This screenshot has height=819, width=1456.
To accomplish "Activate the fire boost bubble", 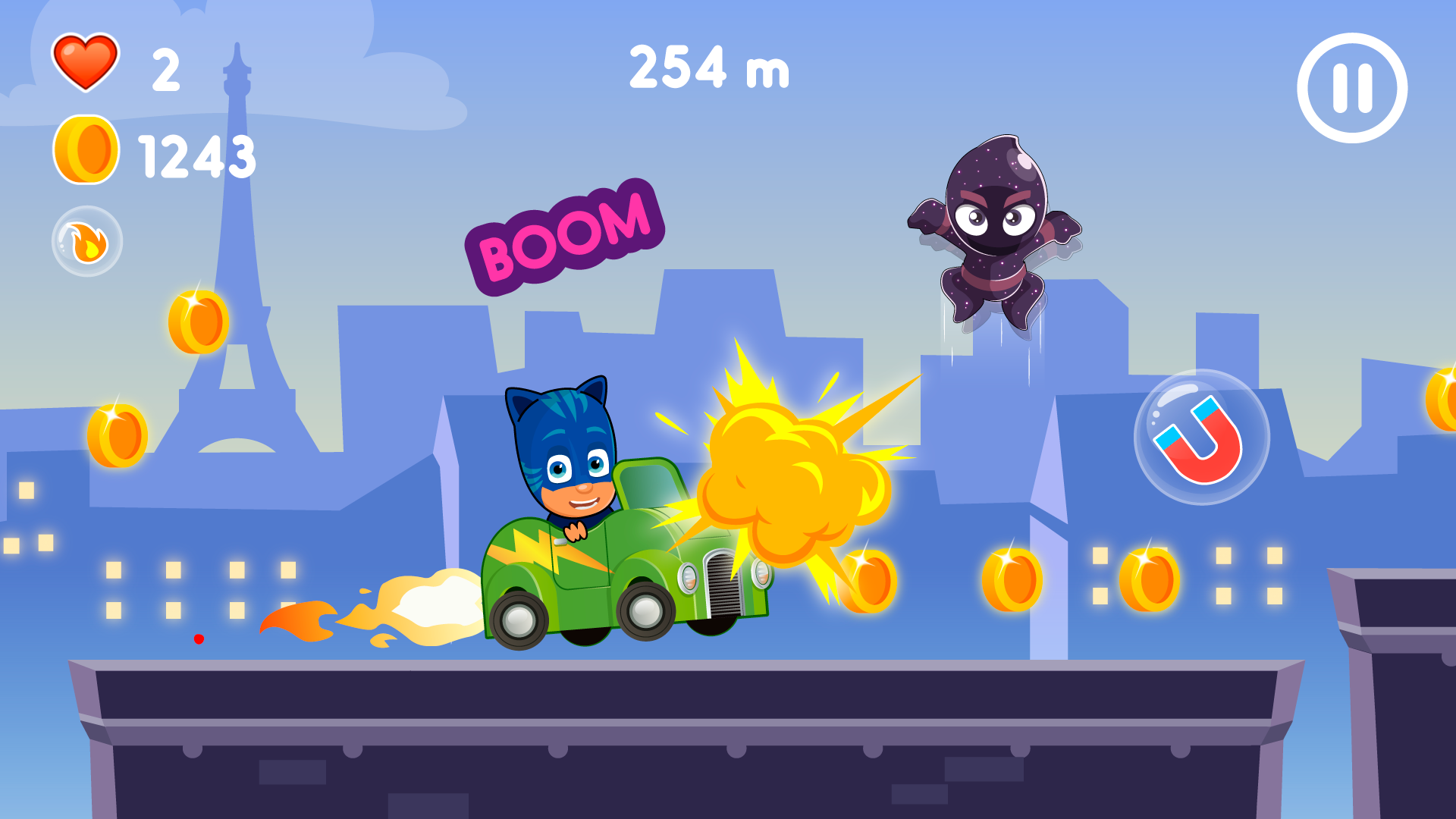I will pyautogui.click(x=87, y=240).
